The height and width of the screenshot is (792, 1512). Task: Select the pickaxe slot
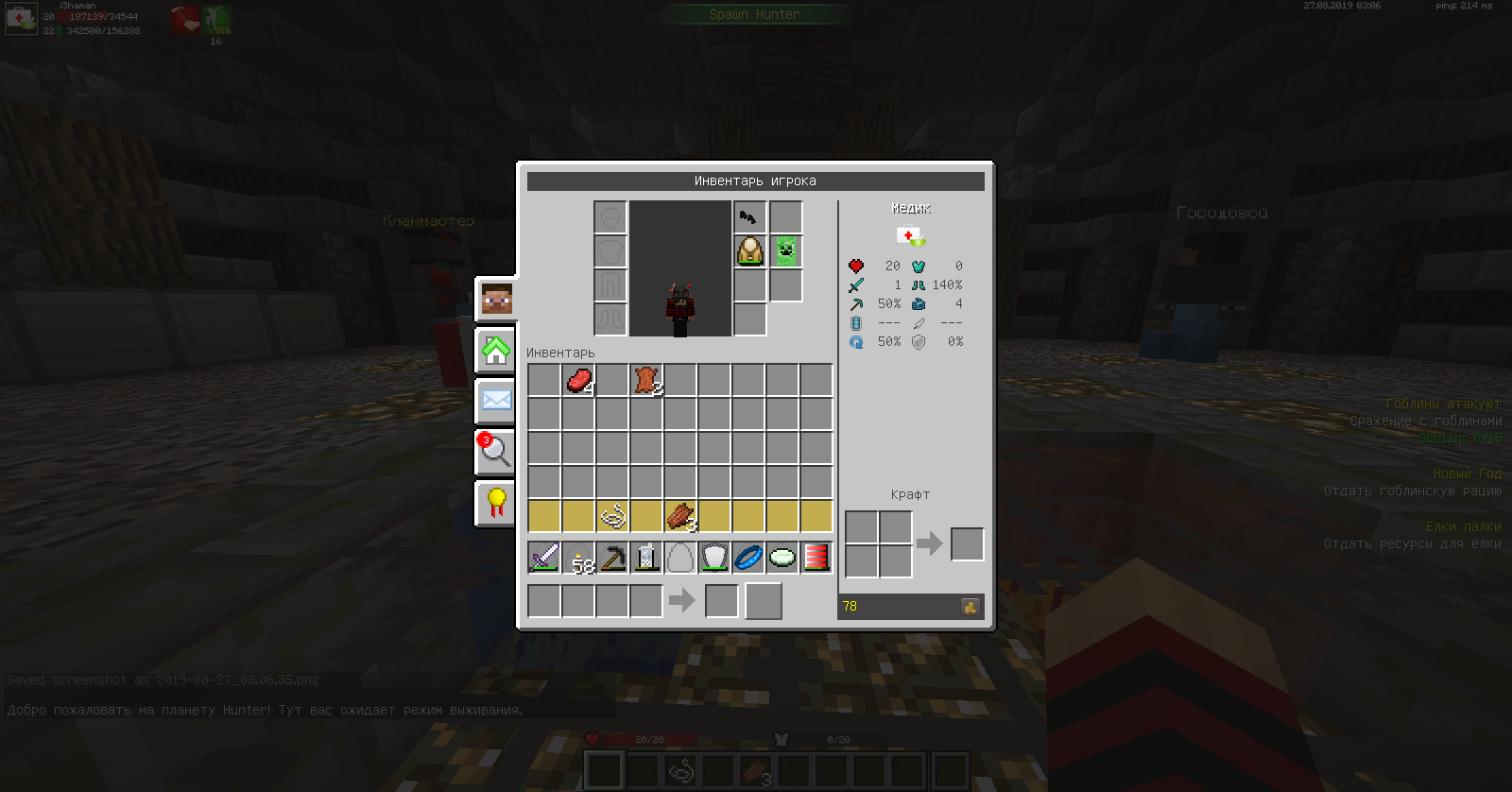(612, 558)
